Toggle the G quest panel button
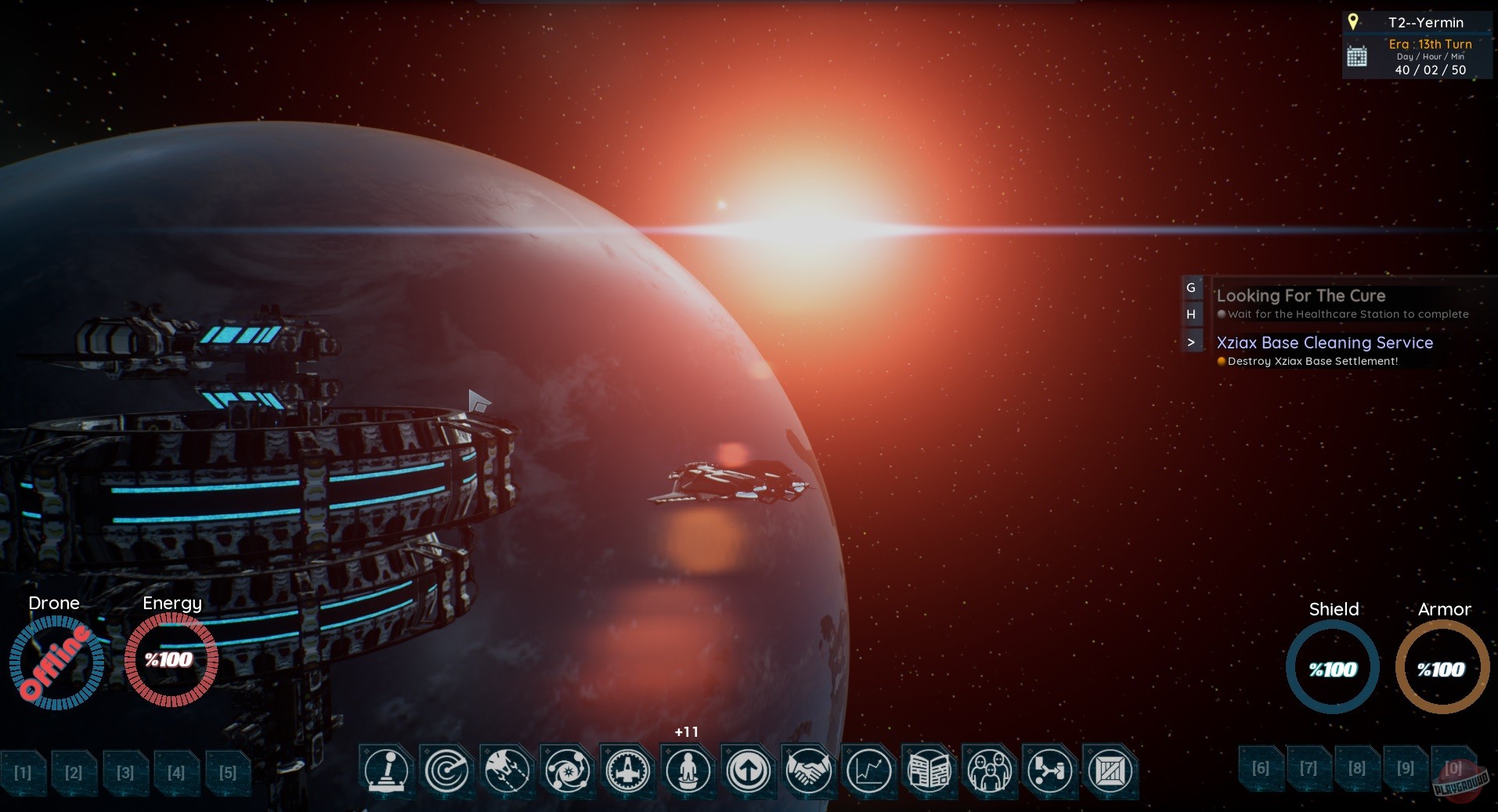 [1191, 288]
